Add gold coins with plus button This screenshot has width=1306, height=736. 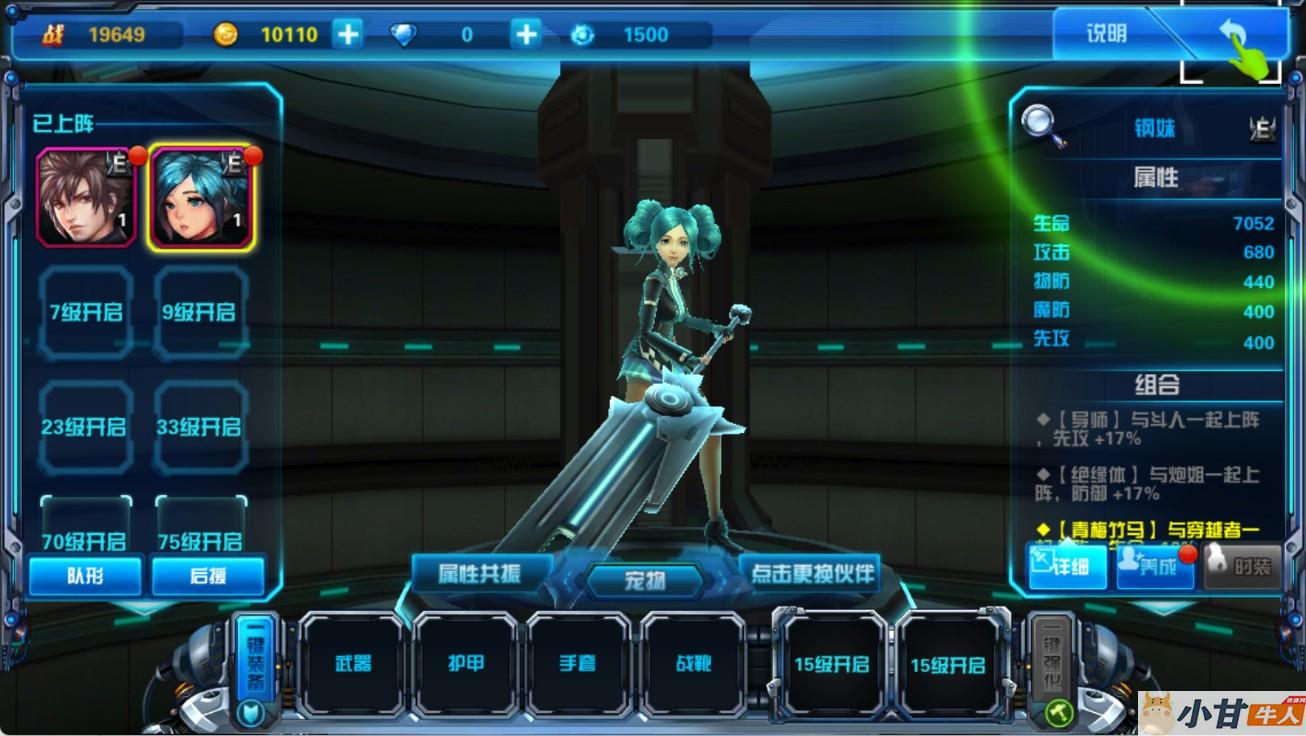(347, 34)
